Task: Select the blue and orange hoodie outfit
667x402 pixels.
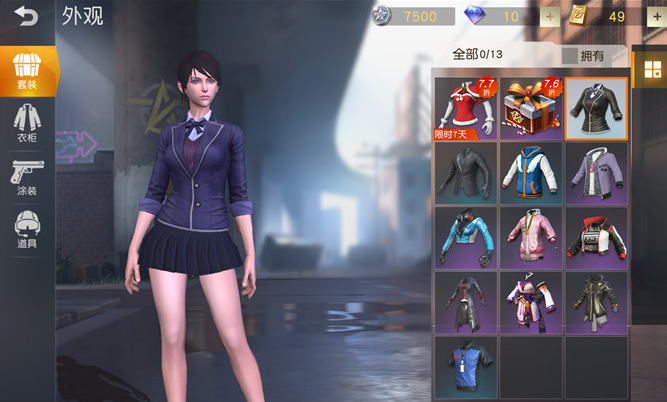Action: pyautogui.click(x=531, y=172)
